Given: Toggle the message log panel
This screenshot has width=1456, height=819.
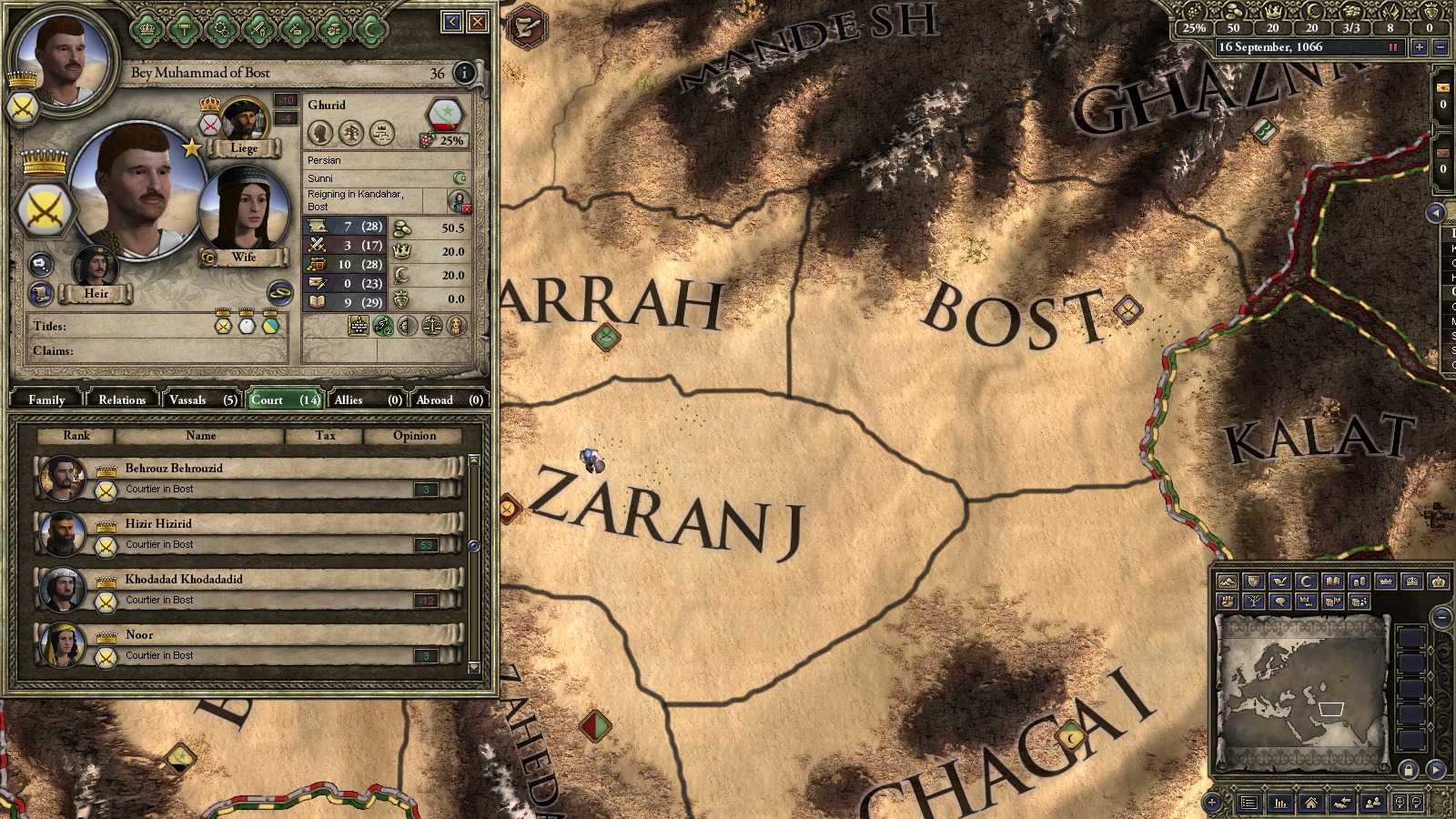Looking at the screenshot, I should coord(1249,804).
